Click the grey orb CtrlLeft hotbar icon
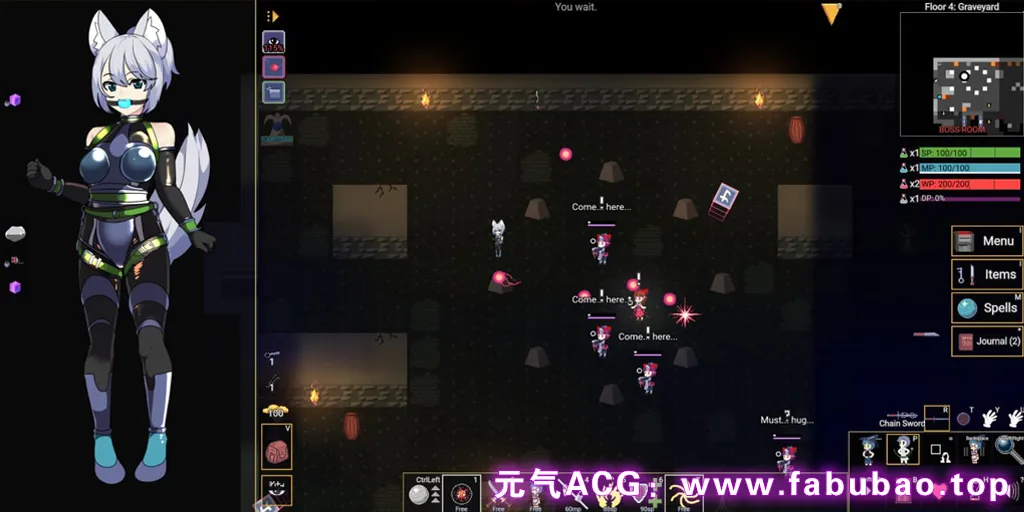Viewport: 1024px width, 512px height. tap(421, 494)
